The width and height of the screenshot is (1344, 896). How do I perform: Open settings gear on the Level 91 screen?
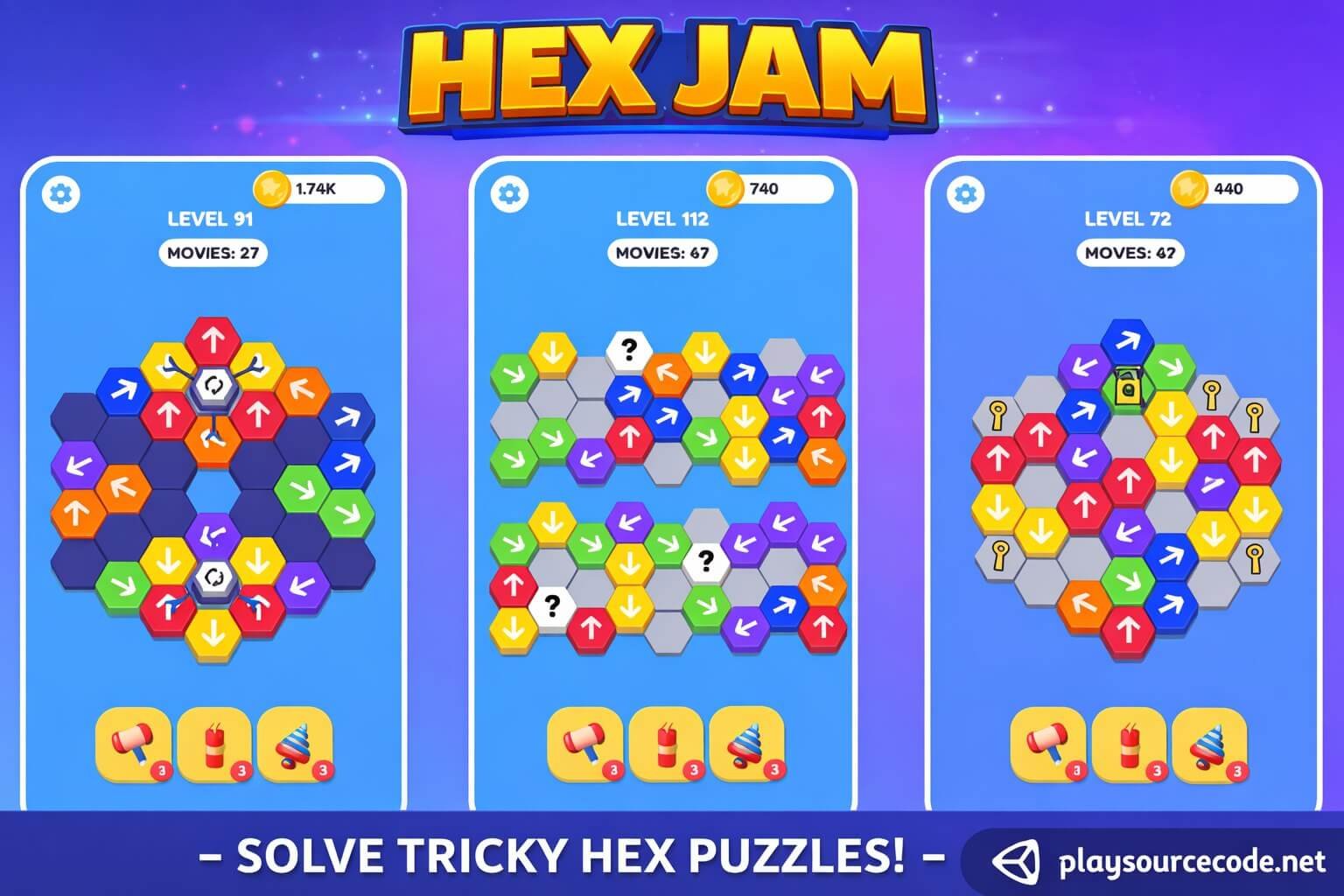tap(61, 192)
